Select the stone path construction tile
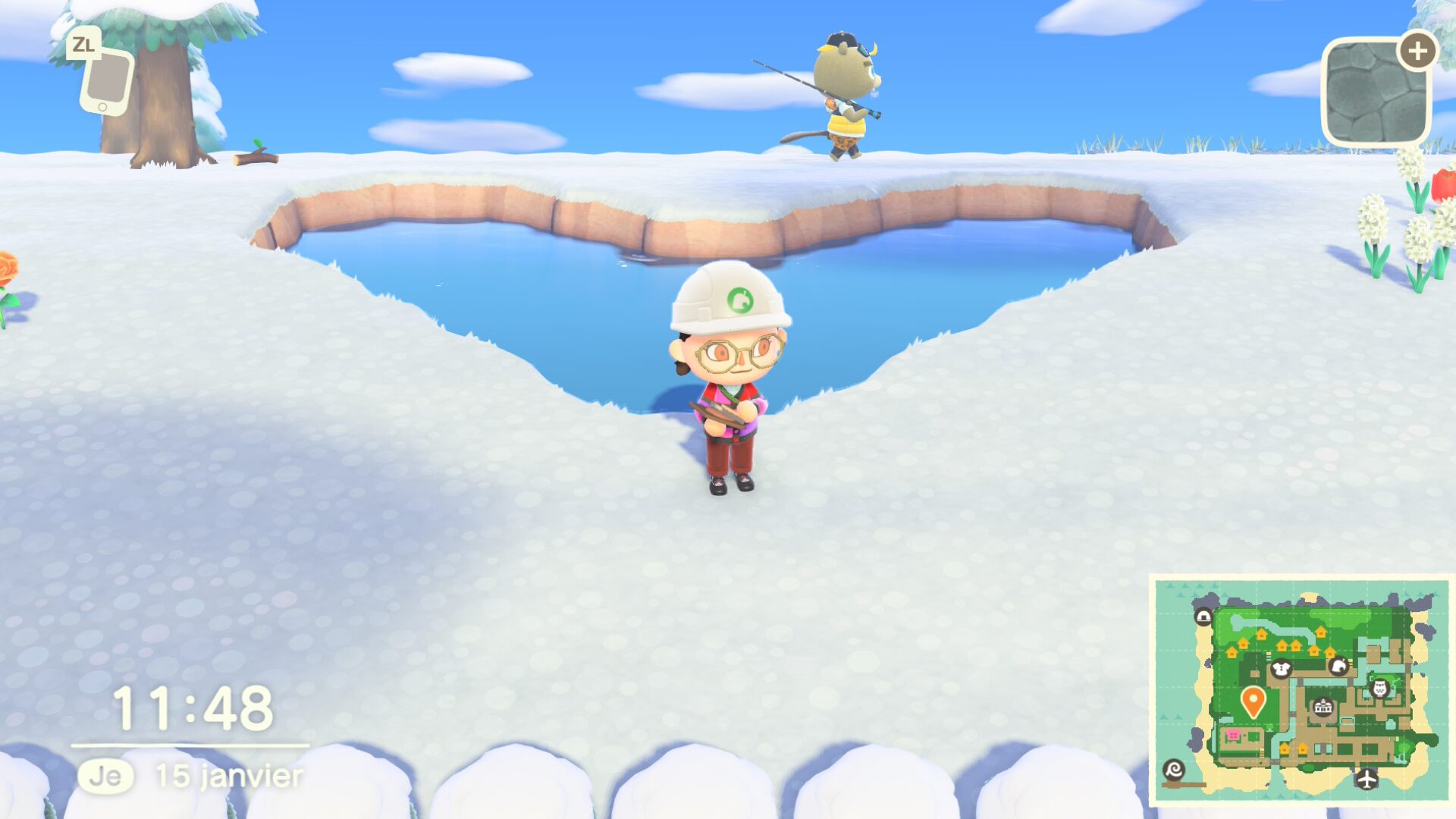The image size is (1456, 819). click(1375, 93)
